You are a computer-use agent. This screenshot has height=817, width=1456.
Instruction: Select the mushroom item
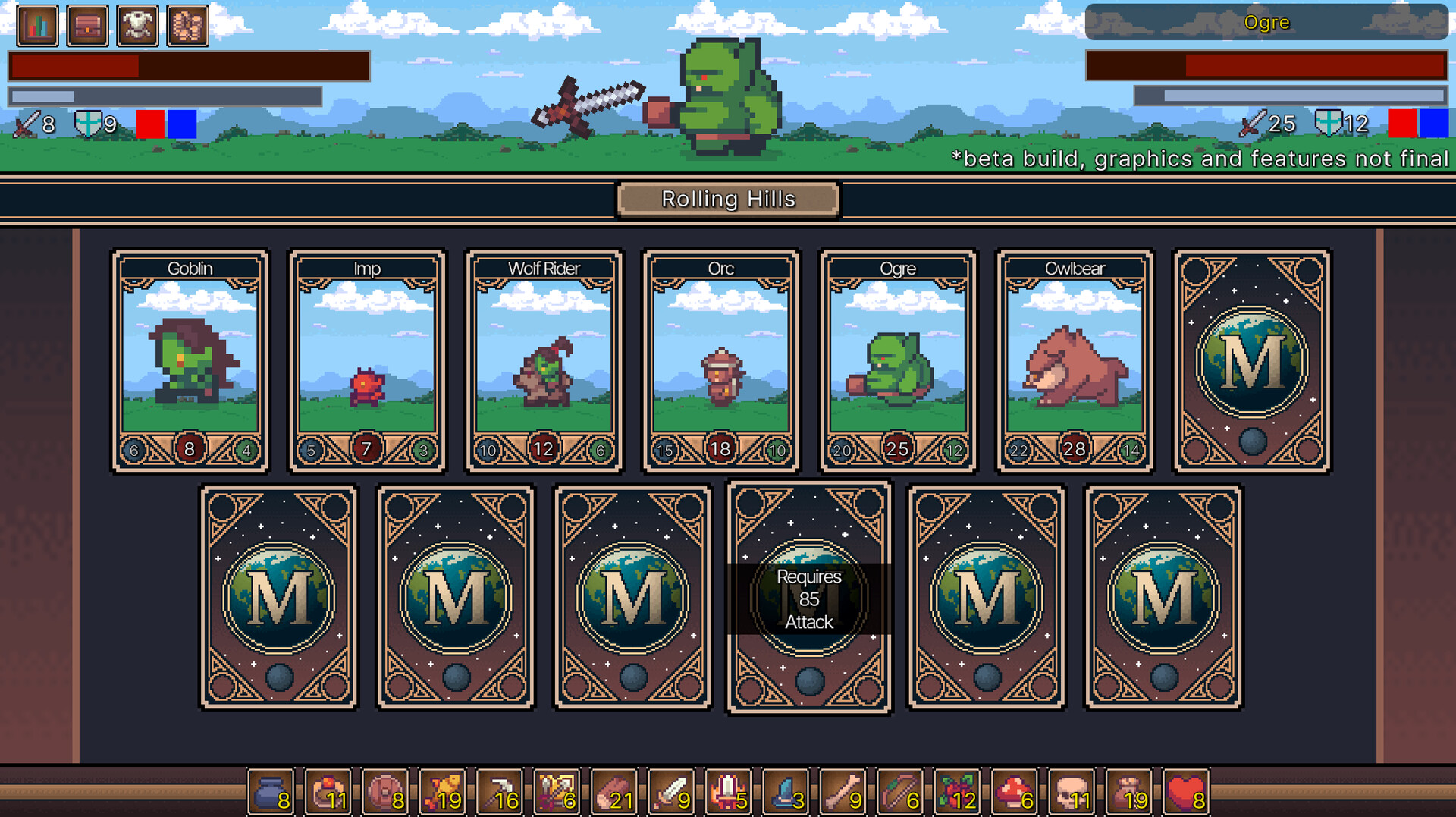point(1012,789)
